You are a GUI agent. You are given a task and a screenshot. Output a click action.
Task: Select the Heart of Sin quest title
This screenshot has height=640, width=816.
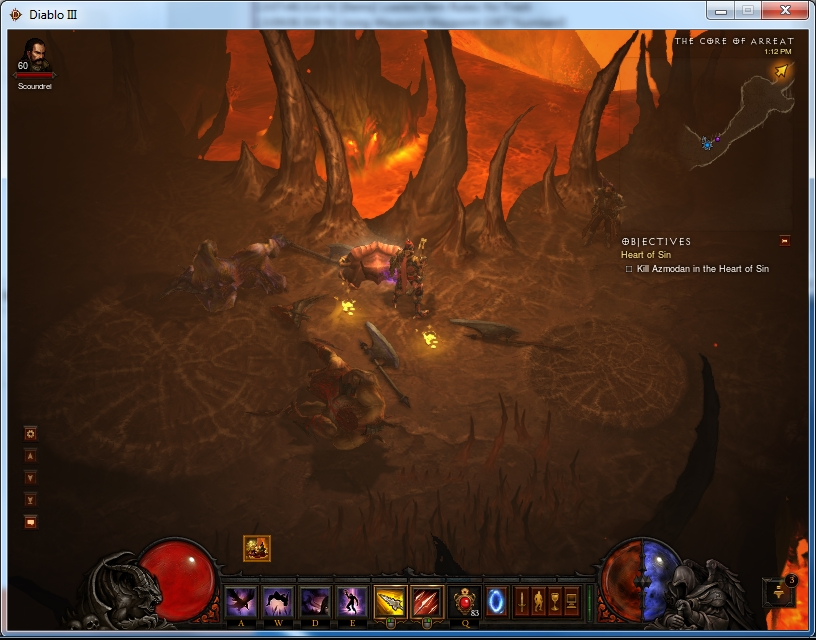[646, 255]
